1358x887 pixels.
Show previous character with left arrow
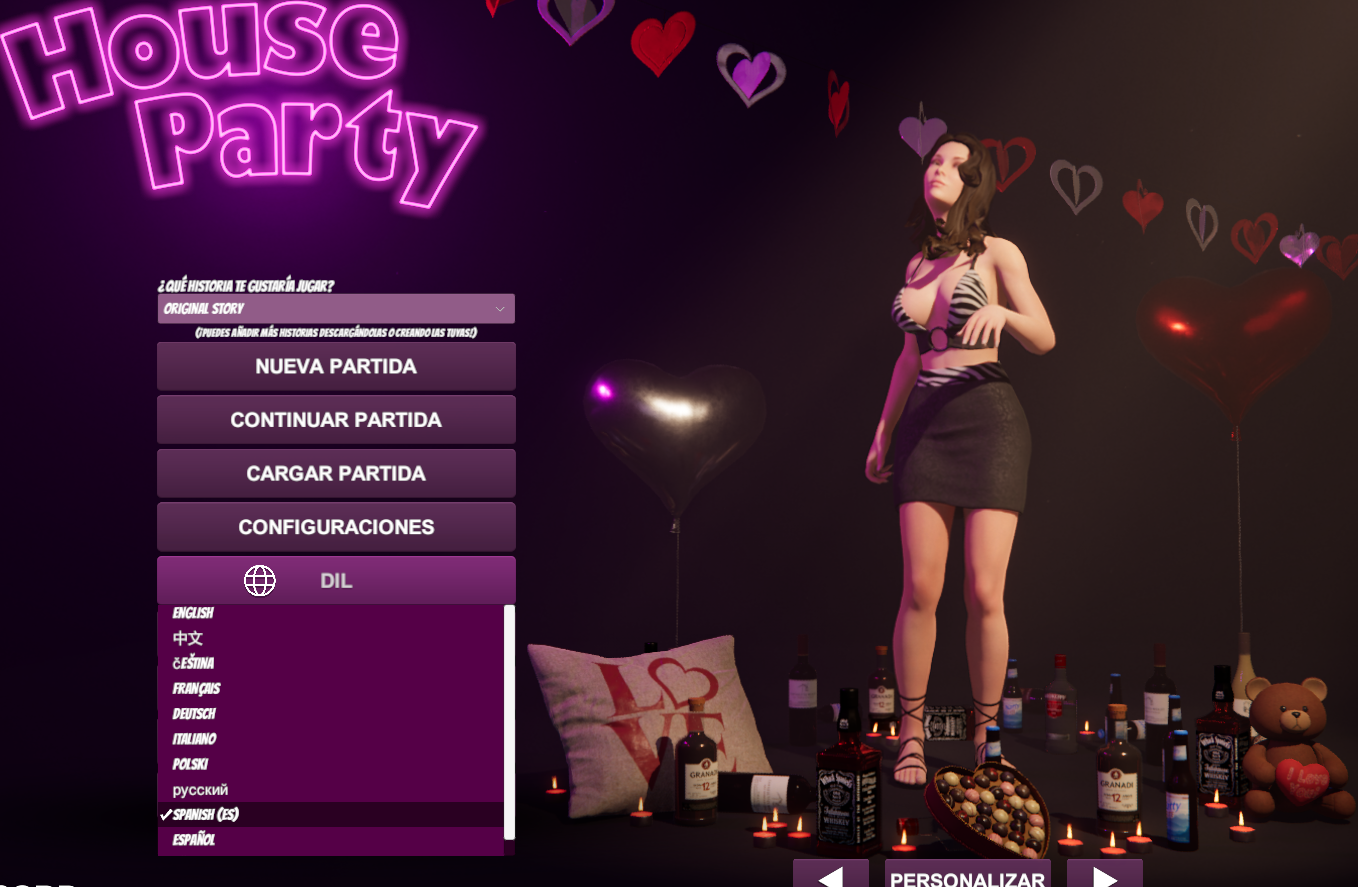830,876
